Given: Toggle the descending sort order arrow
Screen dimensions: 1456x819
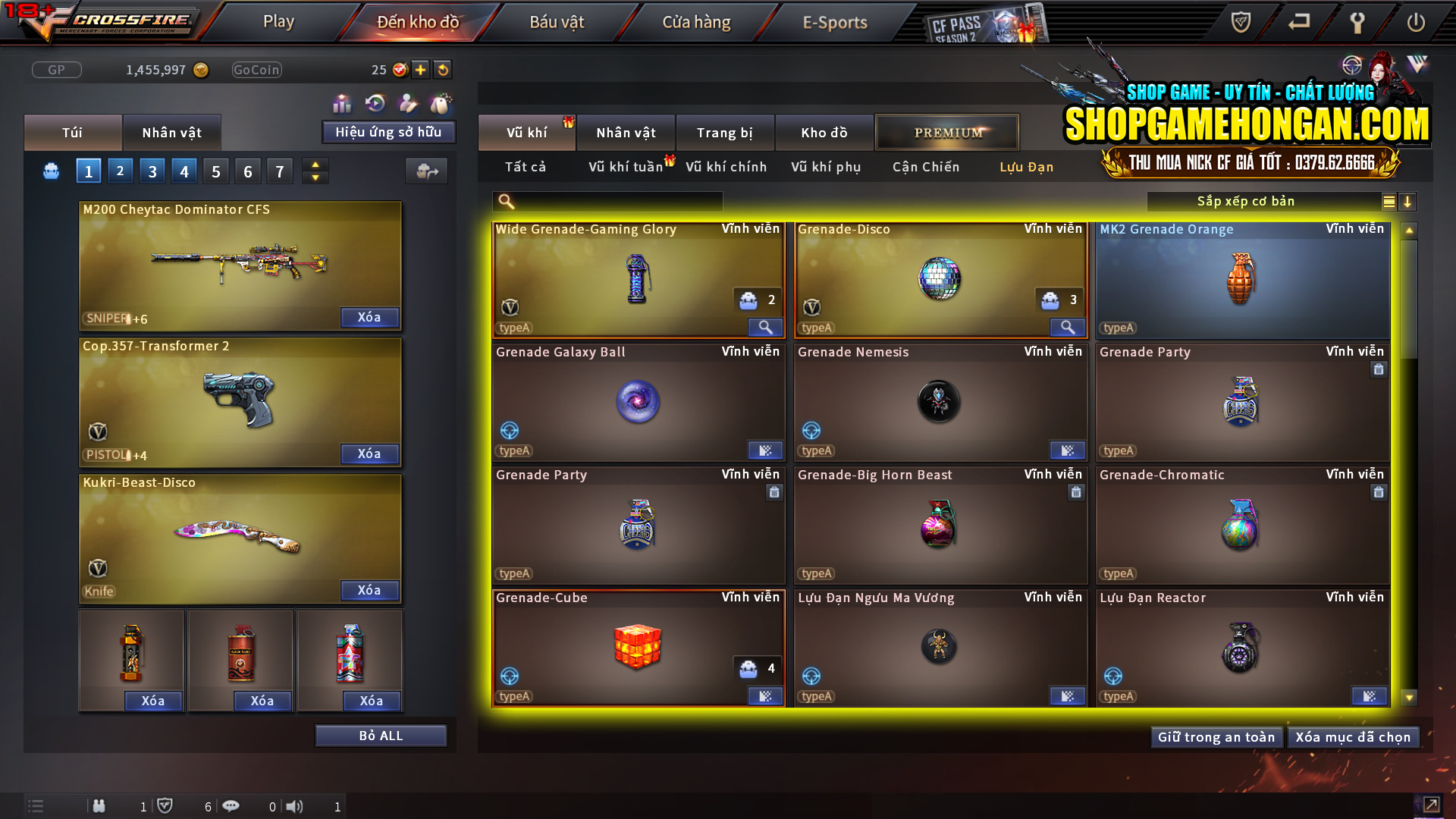Looking at the screenshot, I should 1408,201.
